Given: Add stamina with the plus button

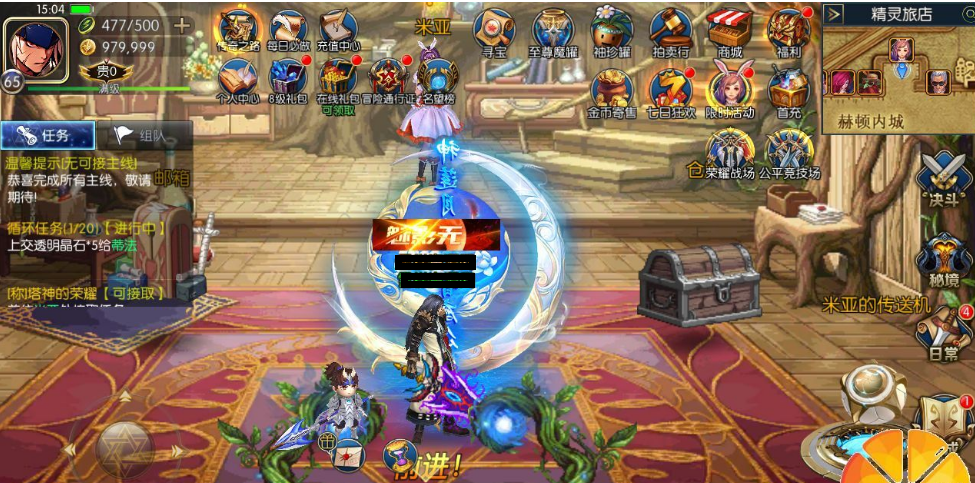Looking at the screenshot, I should point(182,25).
